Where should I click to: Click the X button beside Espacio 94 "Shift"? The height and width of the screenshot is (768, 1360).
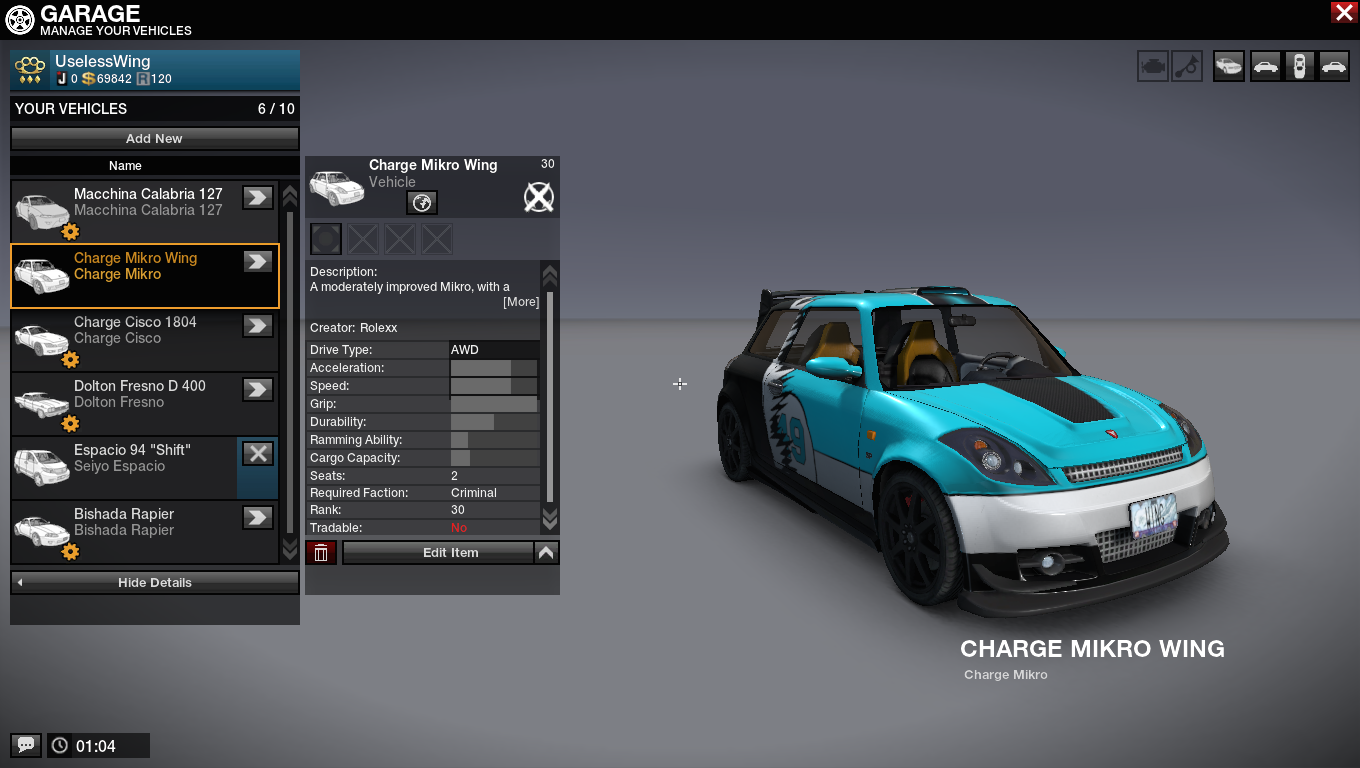[258, 453]
